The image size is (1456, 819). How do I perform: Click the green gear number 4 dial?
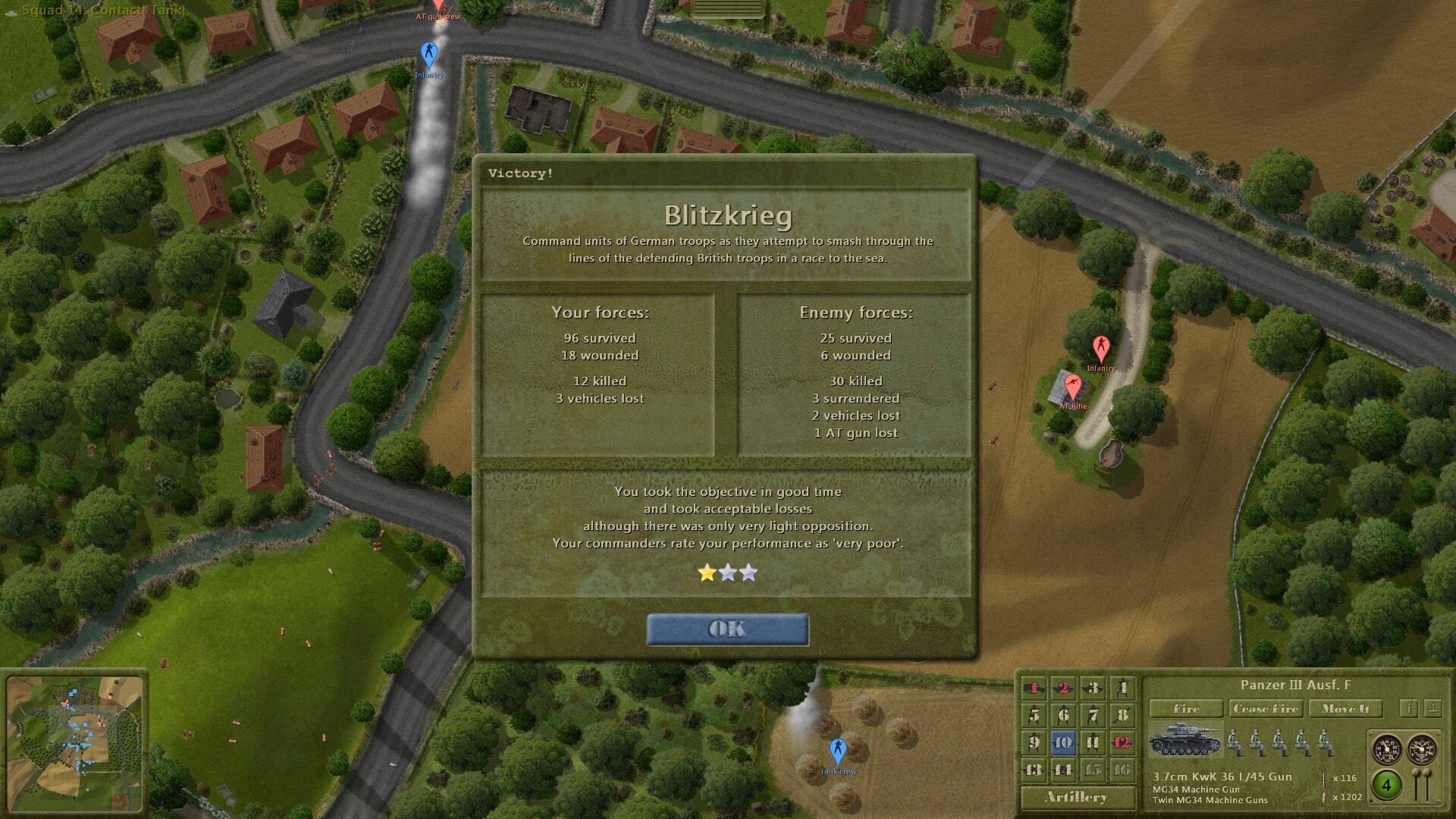point(1386,785)
